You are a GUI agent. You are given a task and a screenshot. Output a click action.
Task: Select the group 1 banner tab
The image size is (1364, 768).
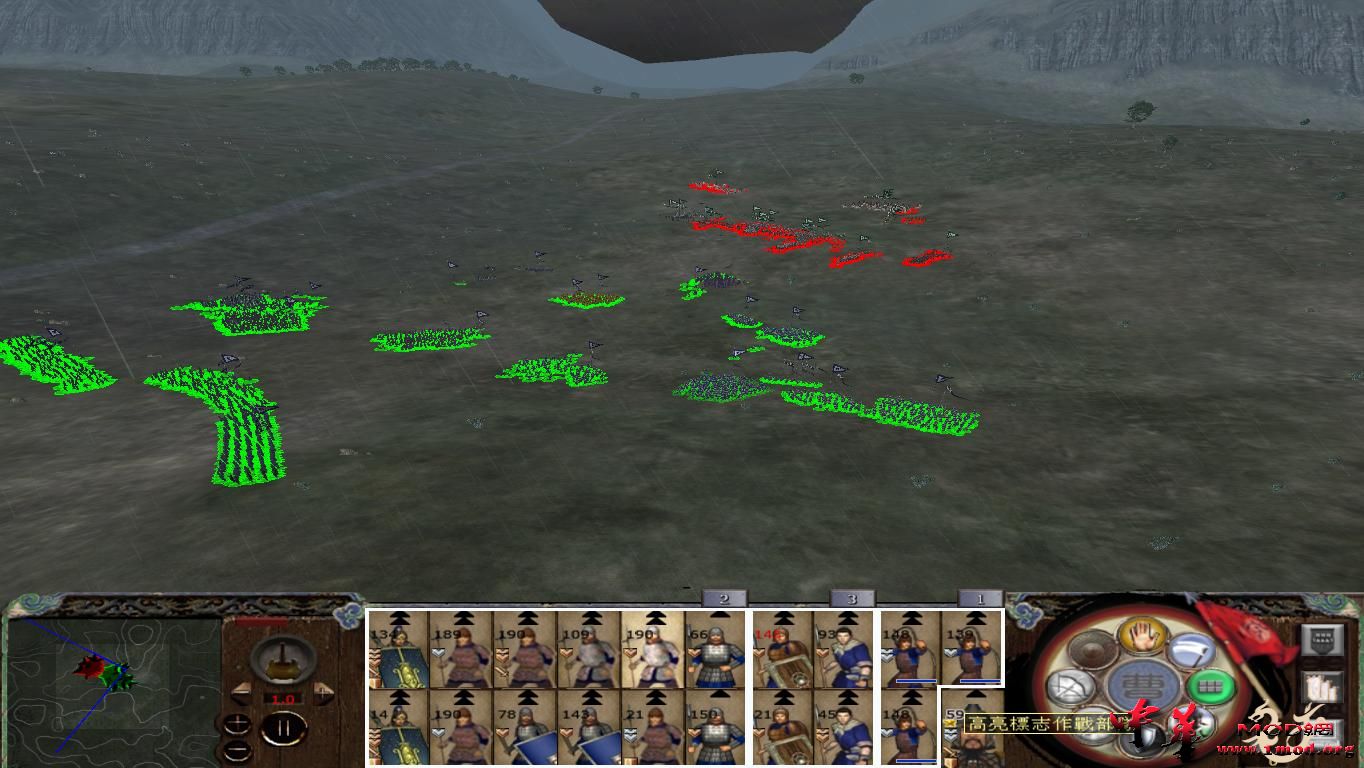[x=982, y=598]
